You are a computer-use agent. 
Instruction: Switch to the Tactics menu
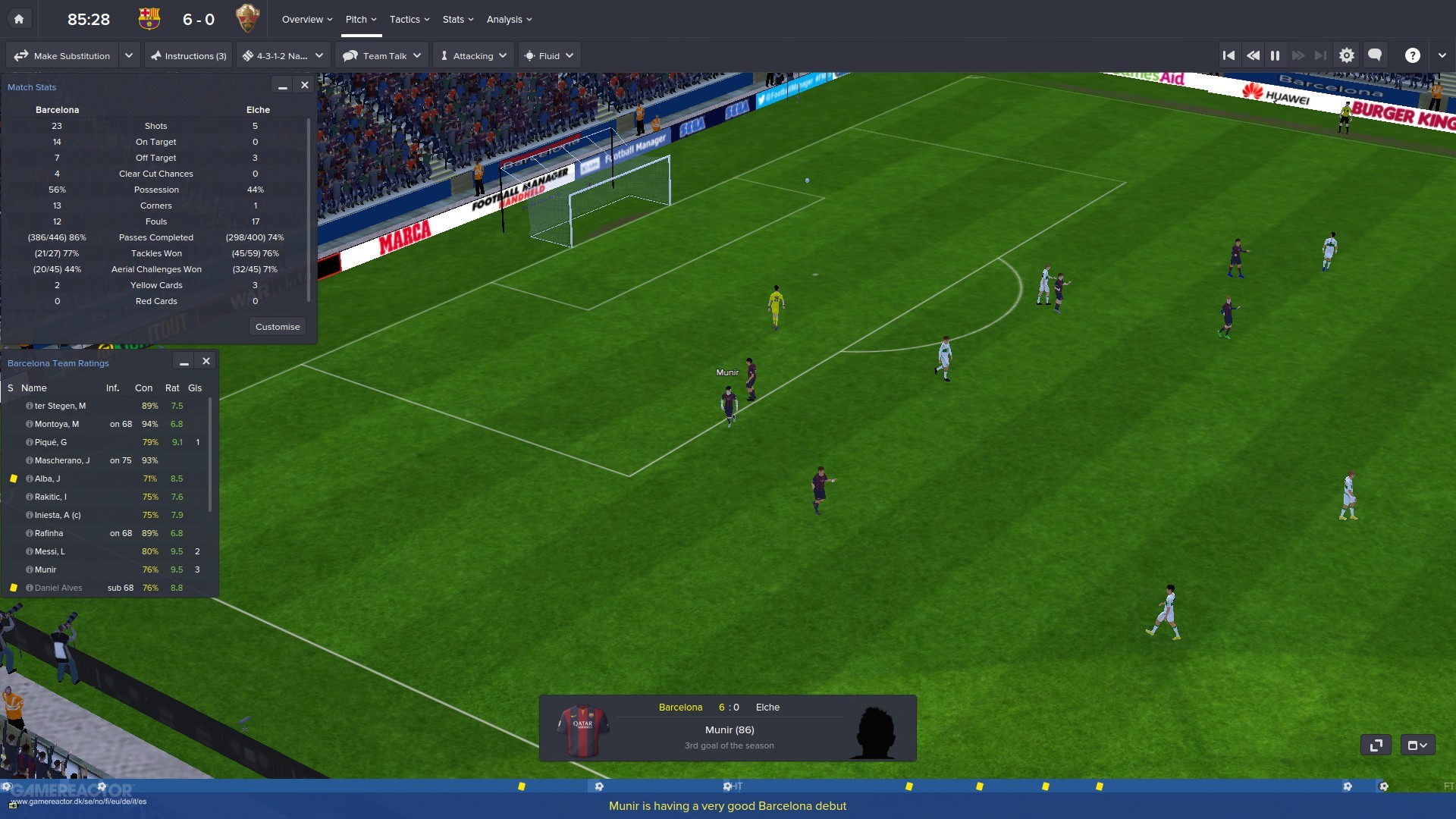tap(405, 19)
